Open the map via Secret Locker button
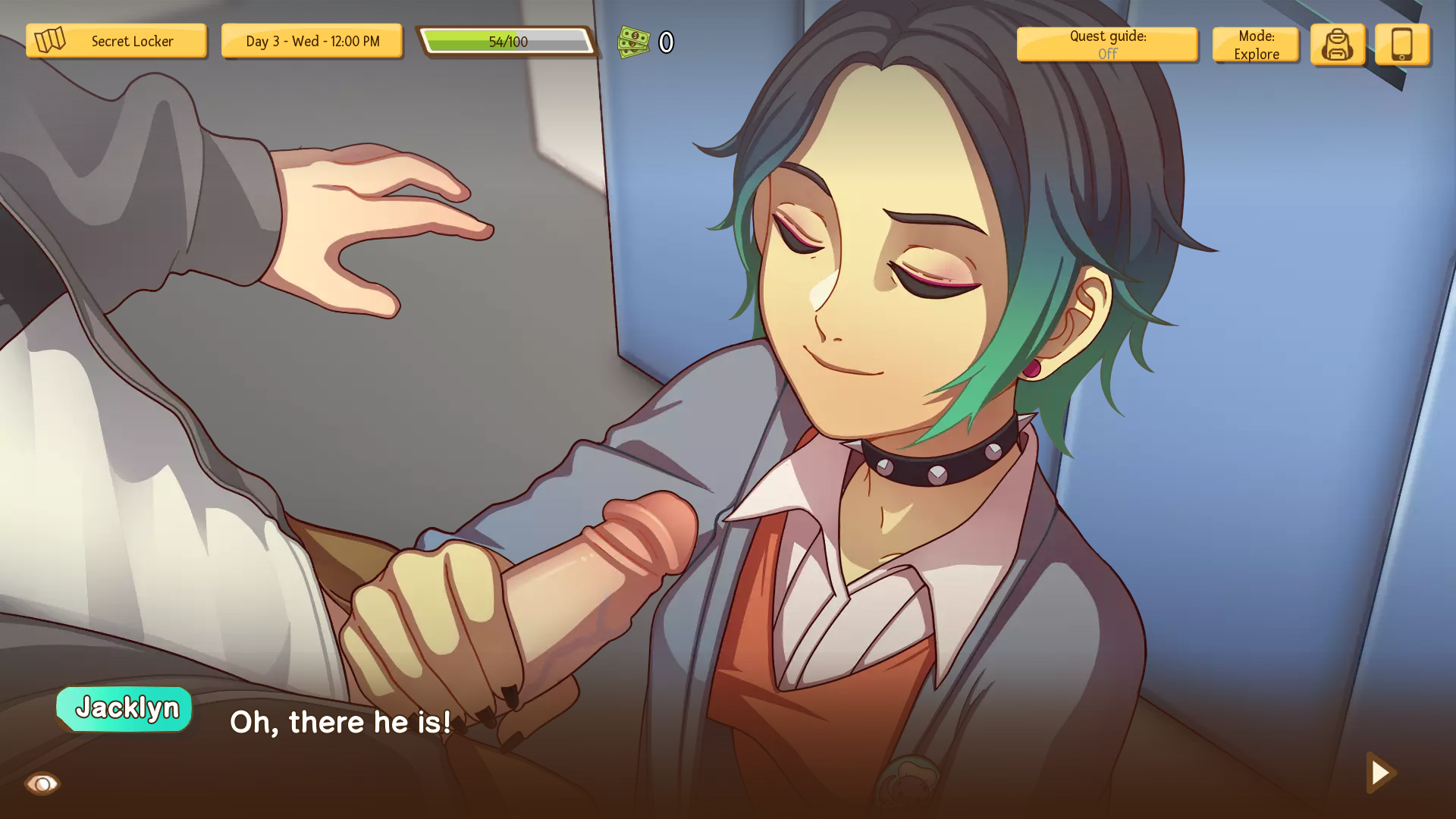Image resolution: width=1456 pixels, height=819 pixels. coord(116,41)
